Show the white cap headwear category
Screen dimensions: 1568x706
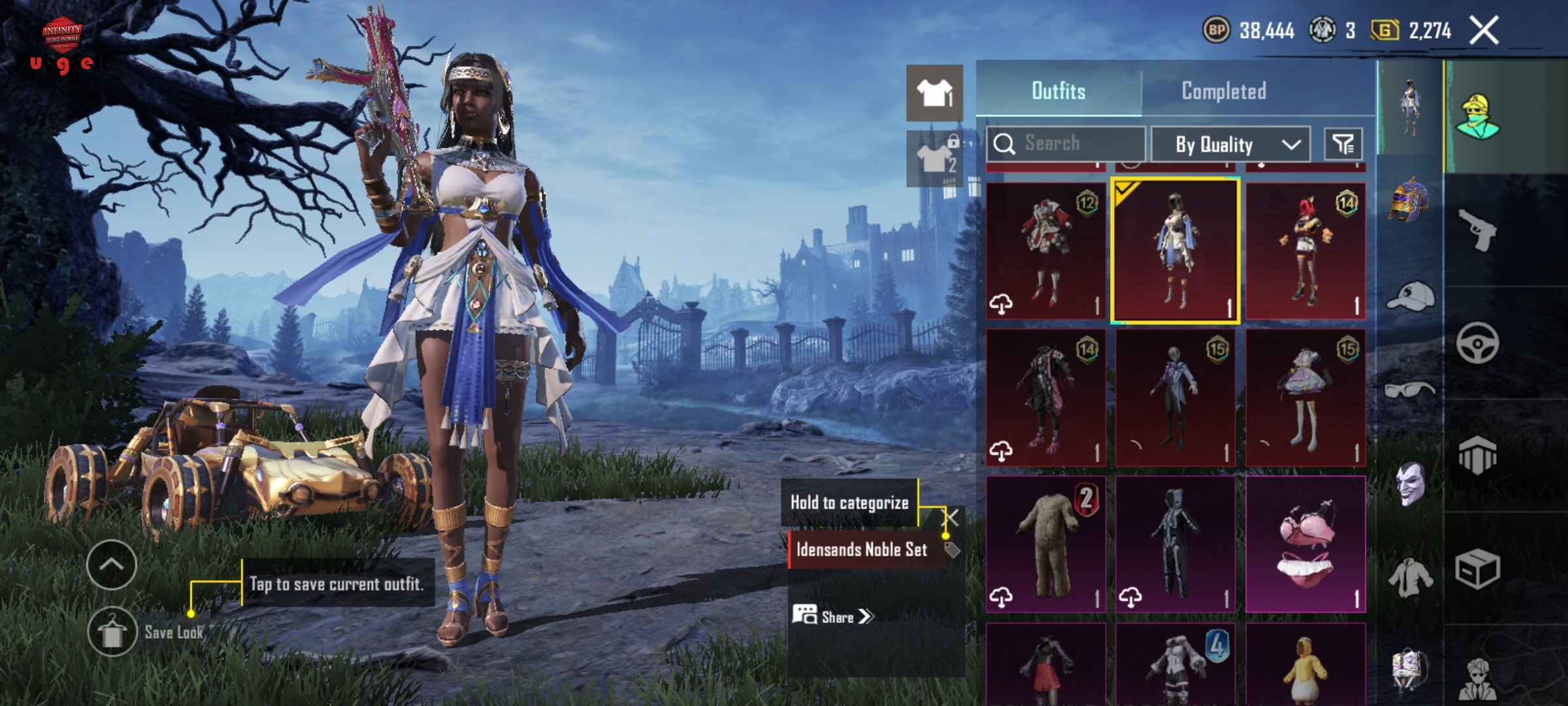pyautogui.click(x=1410, y=297)
